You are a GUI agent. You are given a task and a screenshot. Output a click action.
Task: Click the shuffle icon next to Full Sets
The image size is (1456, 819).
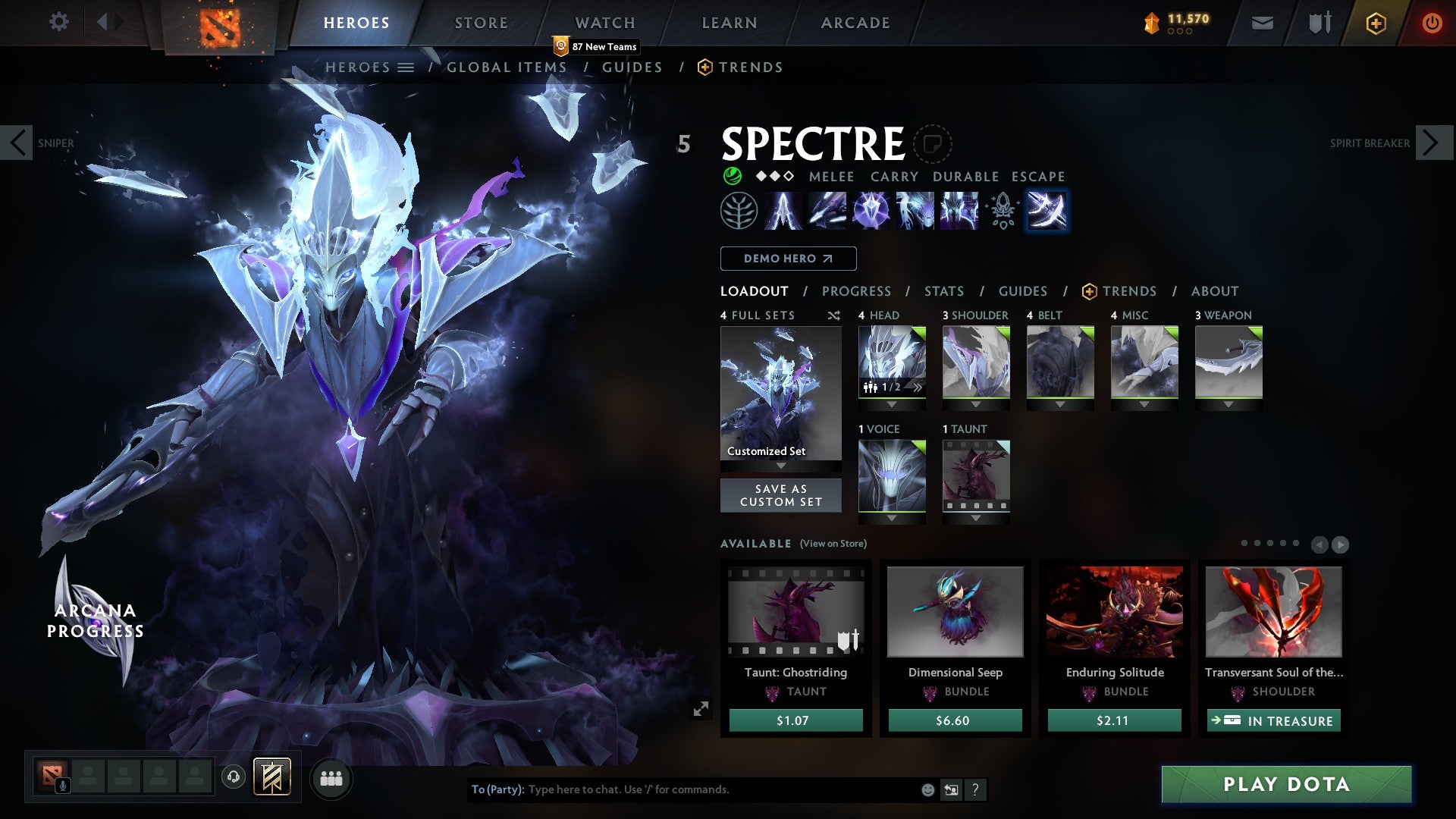pos(834,315)
